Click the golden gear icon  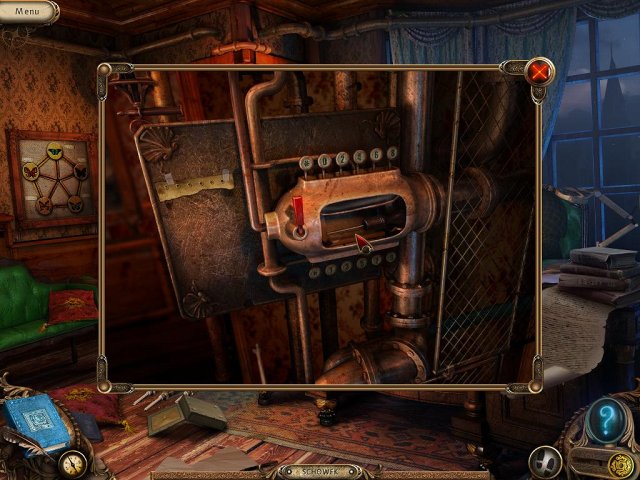click(x=620, y=462)
